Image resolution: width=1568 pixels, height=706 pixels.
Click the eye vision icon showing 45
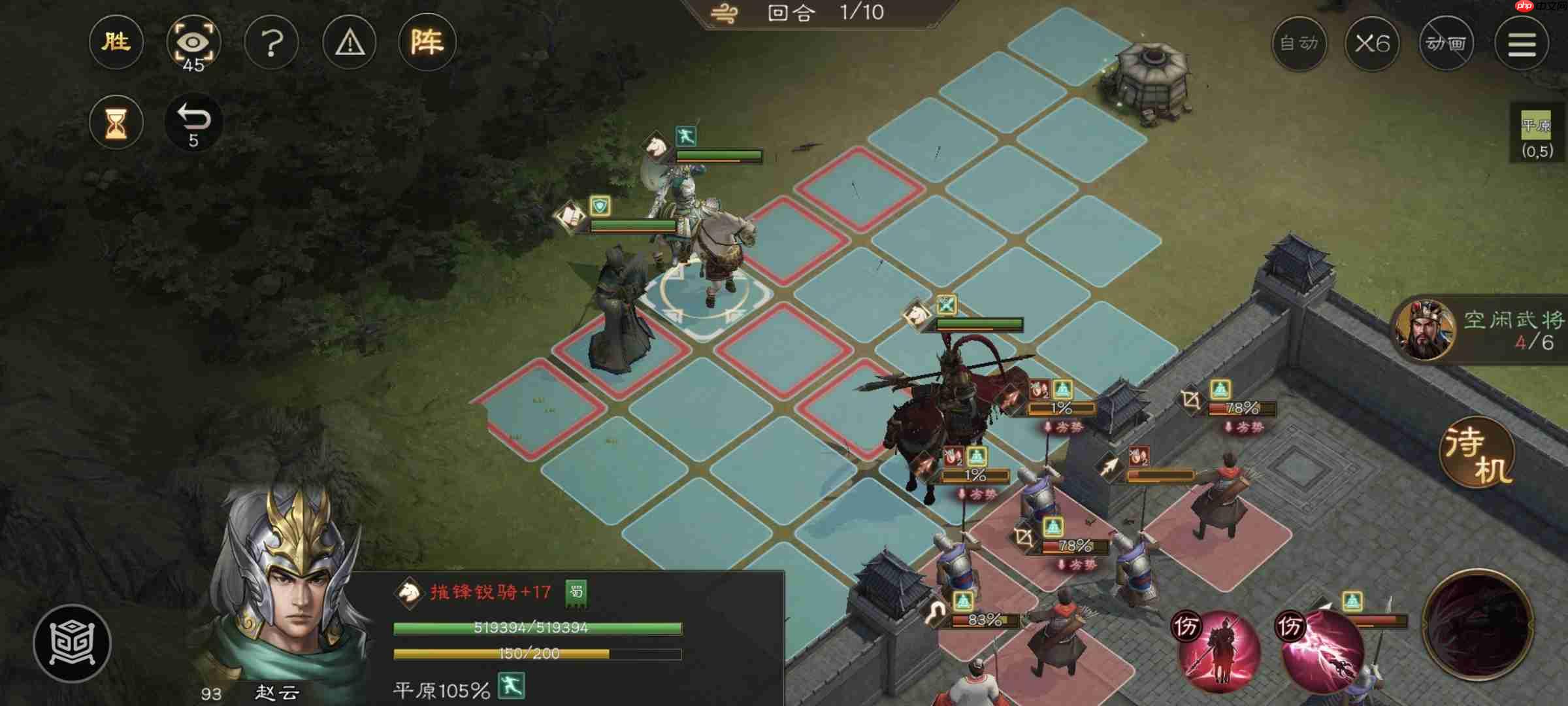point(193,42)
